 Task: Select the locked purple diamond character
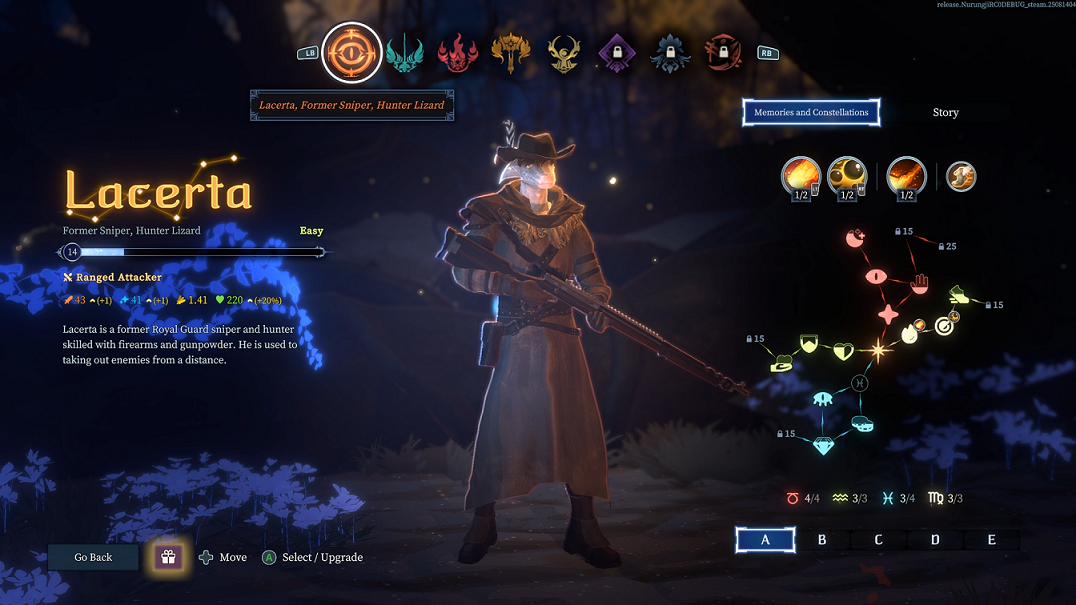click(x=617, y=53)
